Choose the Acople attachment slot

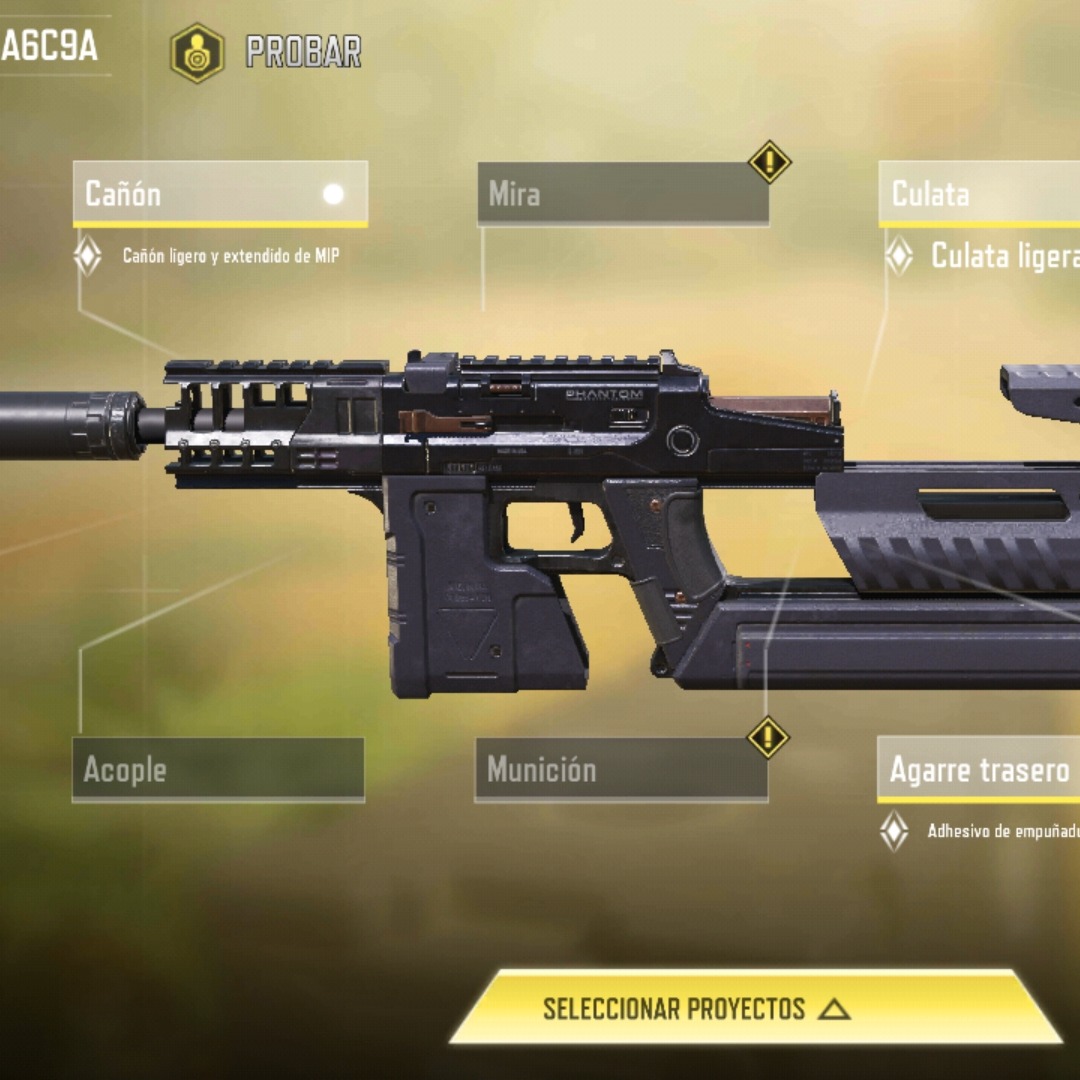pyautogui.click(x=218, y=769)
